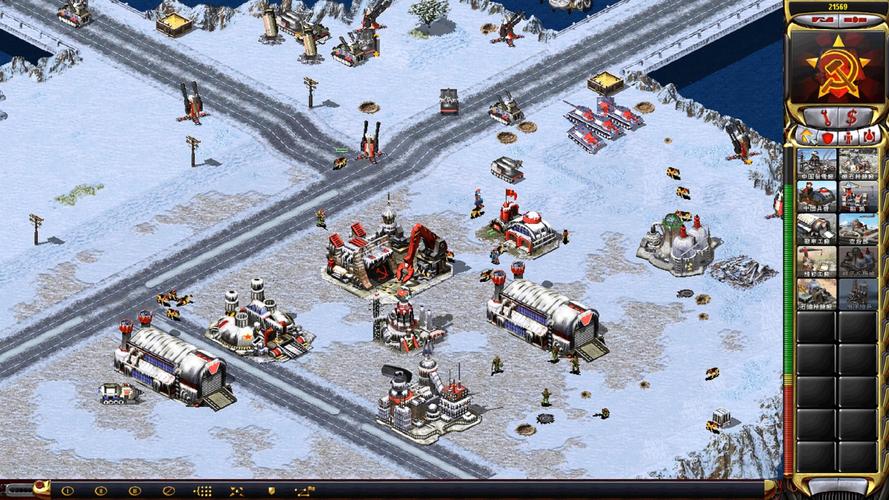Switch to the red shield defenses tab

click(826, 136)
